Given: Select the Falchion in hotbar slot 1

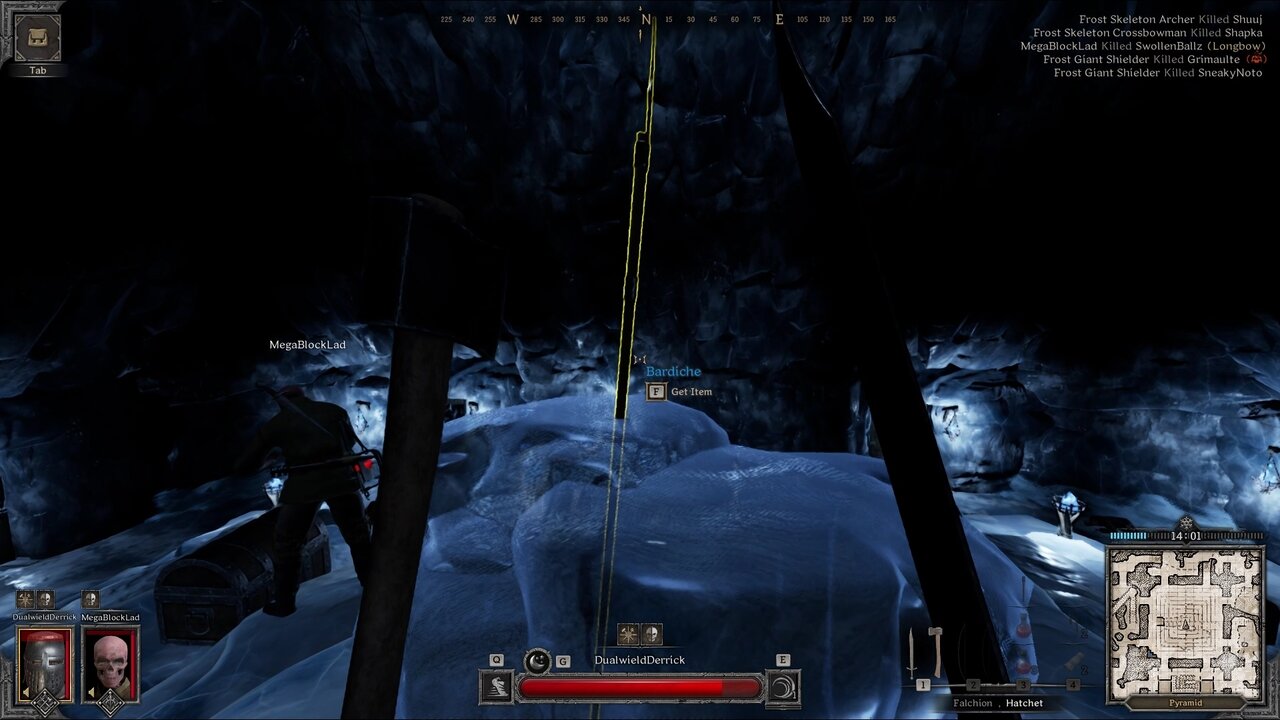Looking at the screenshot, I should click(911, 652).
